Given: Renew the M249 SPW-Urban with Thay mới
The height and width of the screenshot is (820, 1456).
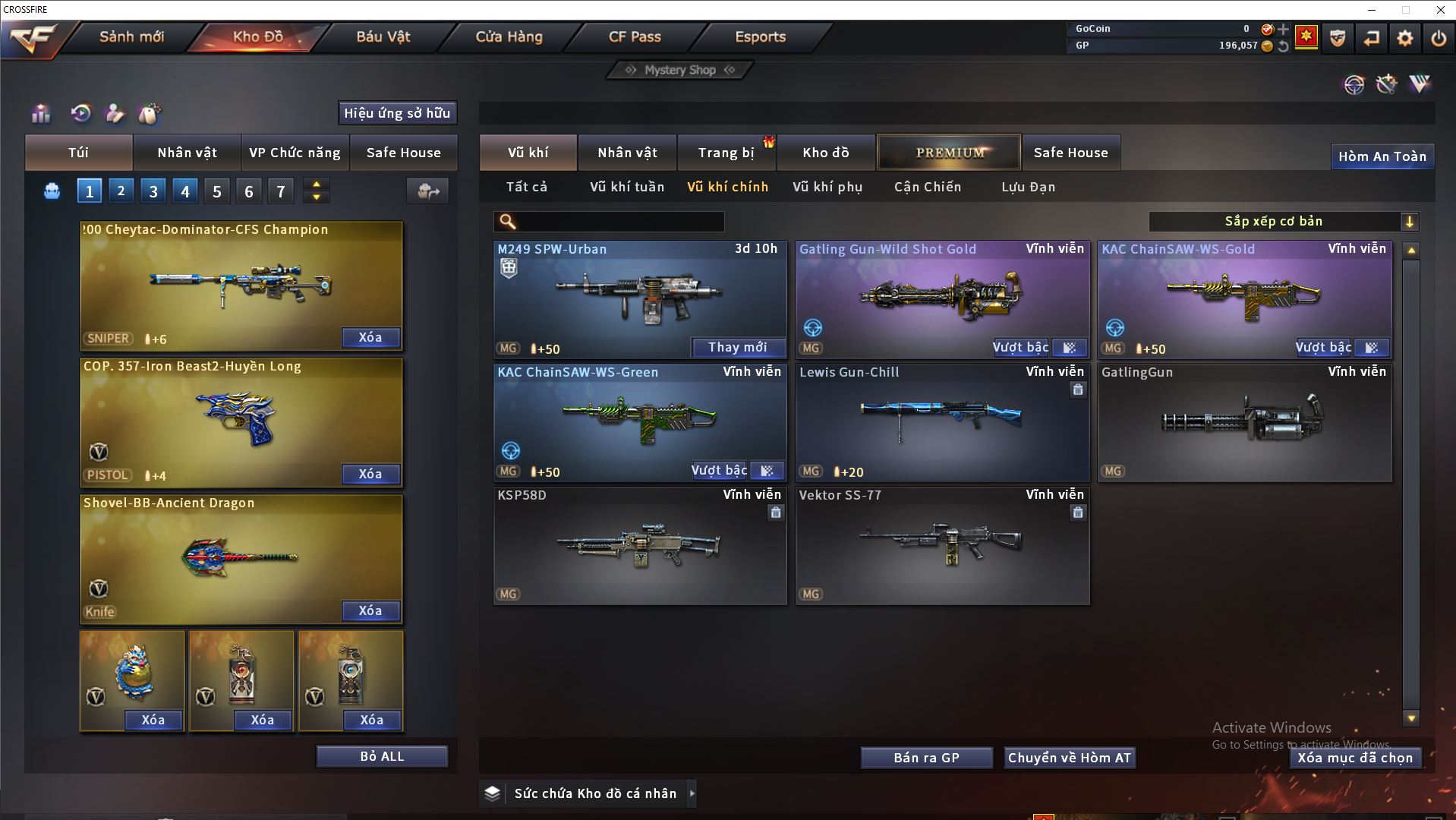Looking at the screenshot, I should (737, 348).
